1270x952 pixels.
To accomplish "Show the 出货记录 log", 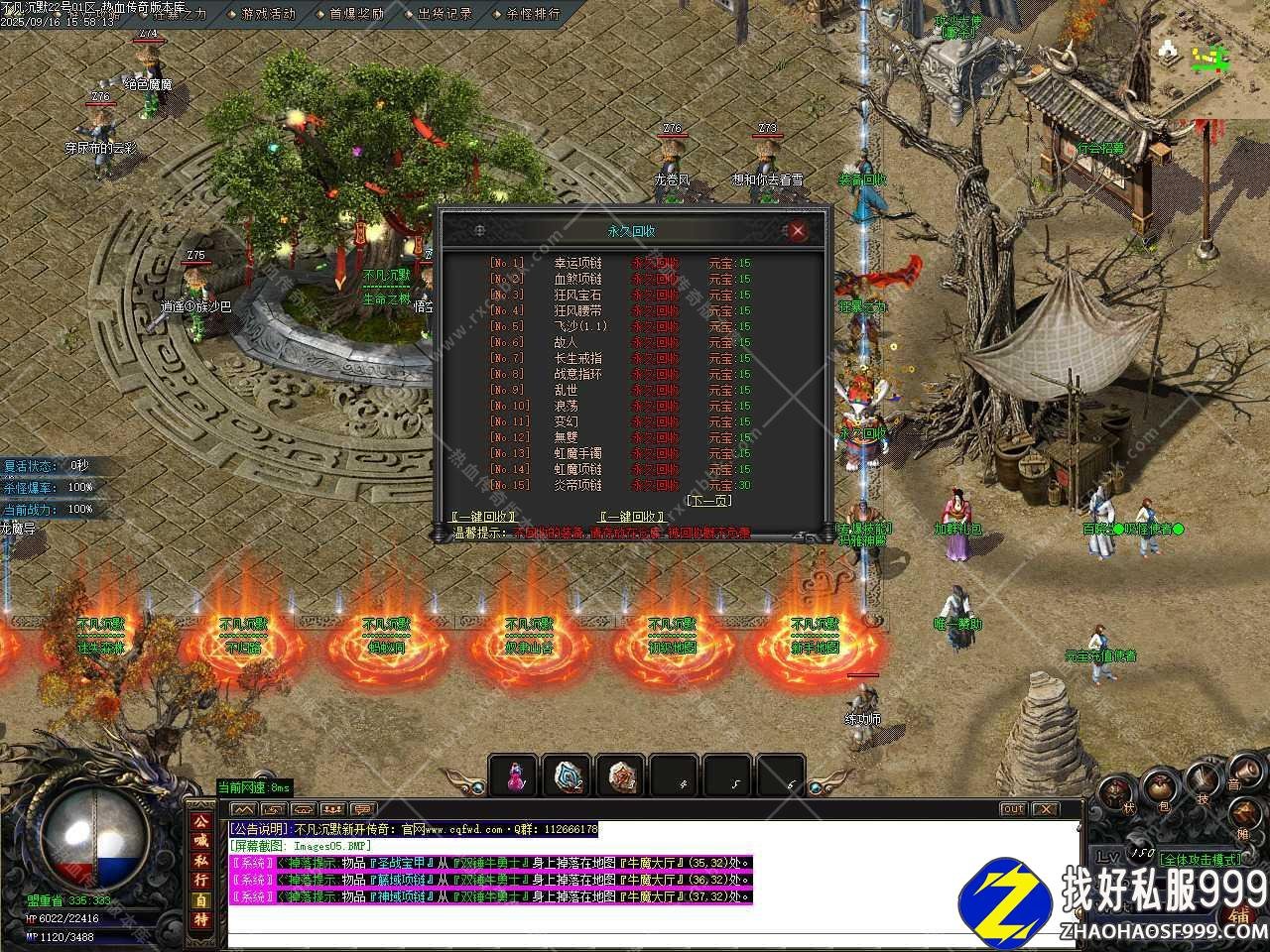I will pyautogui.click(x=444, y=14).
